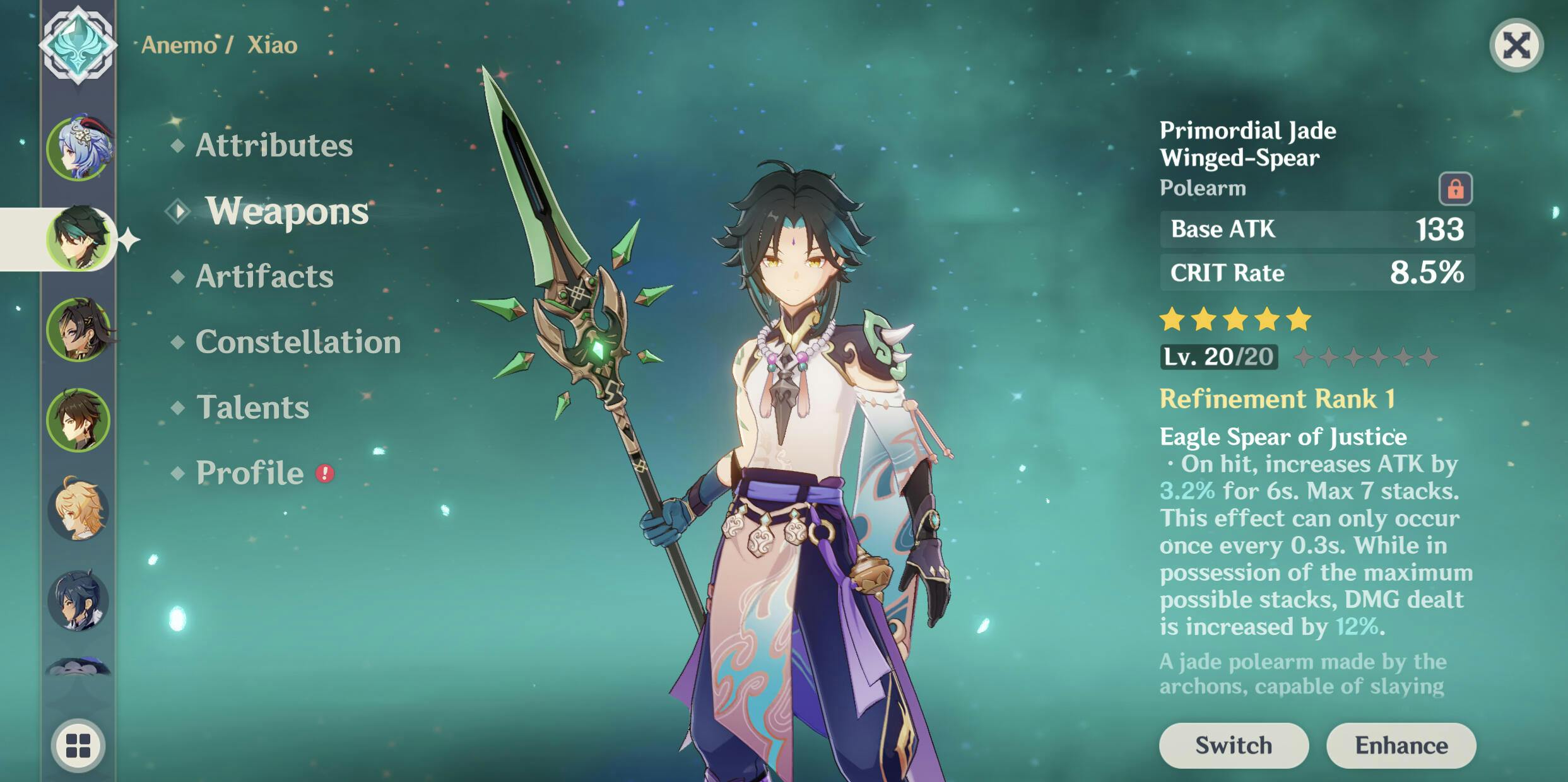Enhance the Primordial Jade Winged-Spear
Image resolution: width=1568 pixels, height=782 pixels.
point(1401,745)
